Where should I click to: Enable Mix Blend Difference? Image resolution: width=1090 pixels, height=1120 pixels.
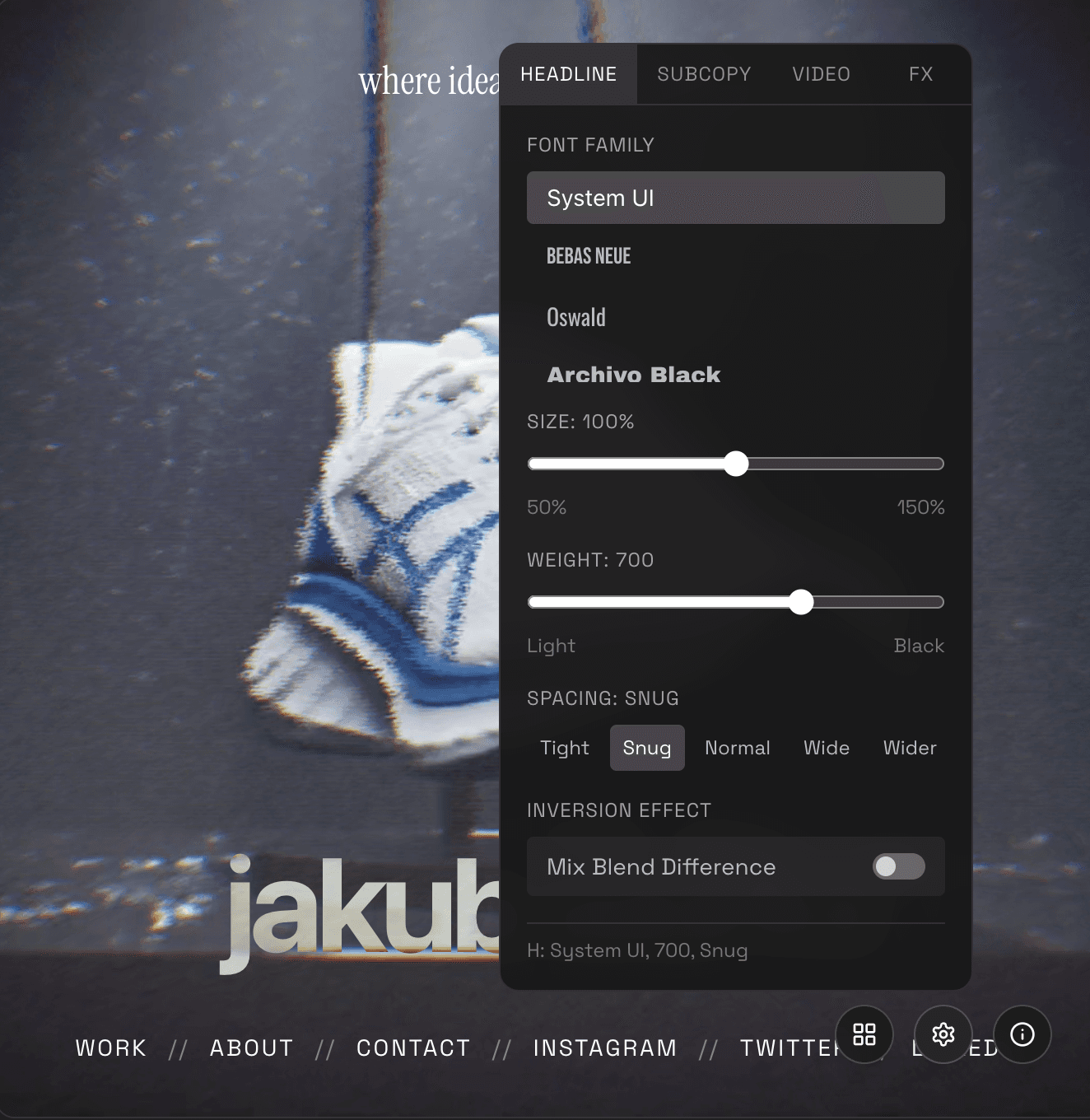(897, 866)
